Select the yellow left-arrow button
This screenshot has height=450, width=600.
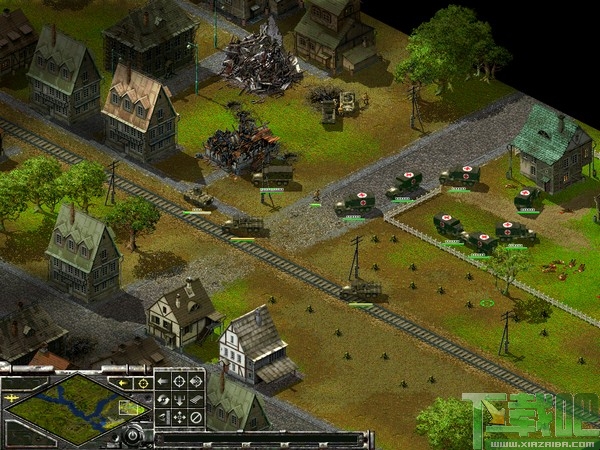coord(122,383)
